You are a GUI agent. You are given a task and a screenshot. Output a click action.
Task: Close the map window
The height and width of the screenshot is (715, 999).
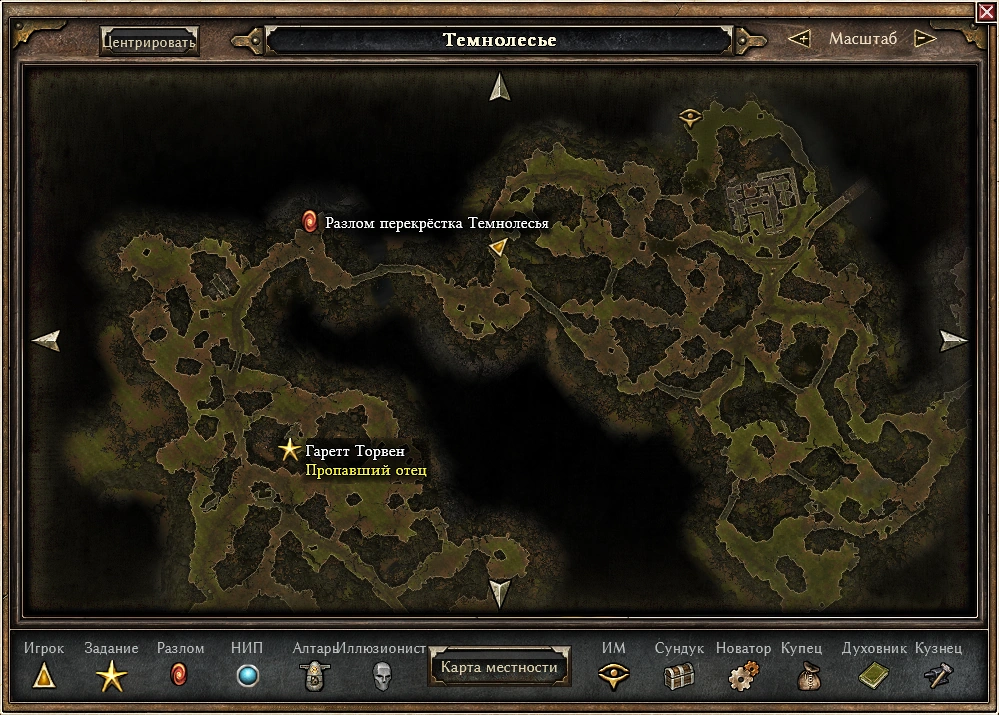(987, 10)
